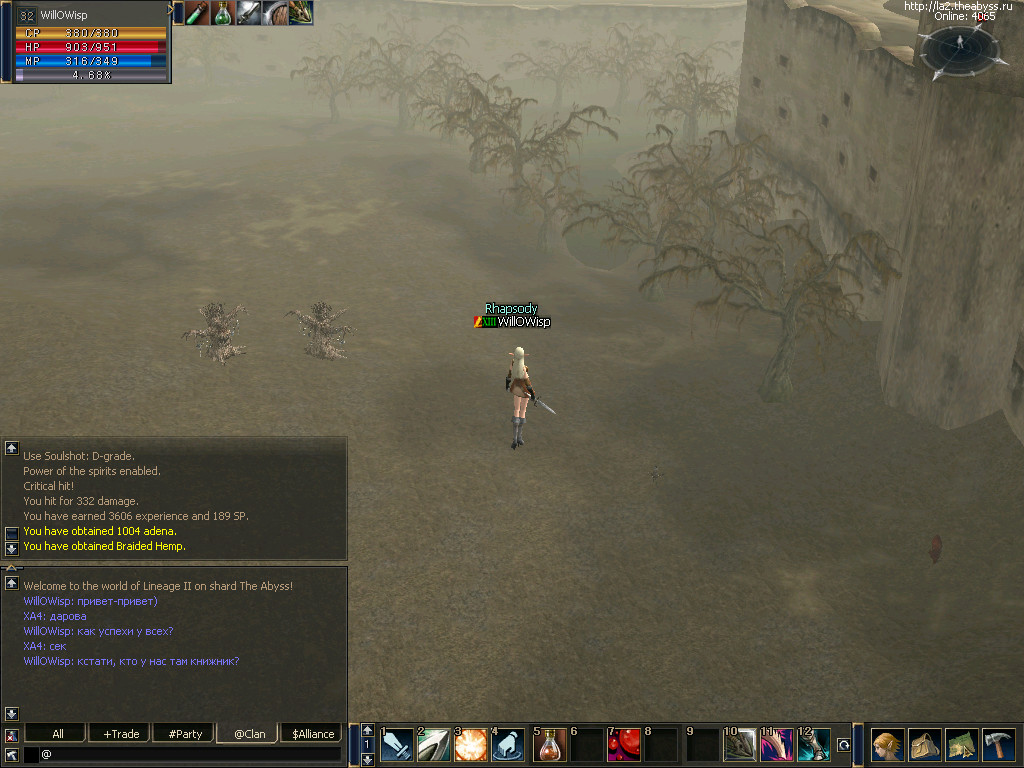Open the inventory bag icon

click(x=924, y=745)
